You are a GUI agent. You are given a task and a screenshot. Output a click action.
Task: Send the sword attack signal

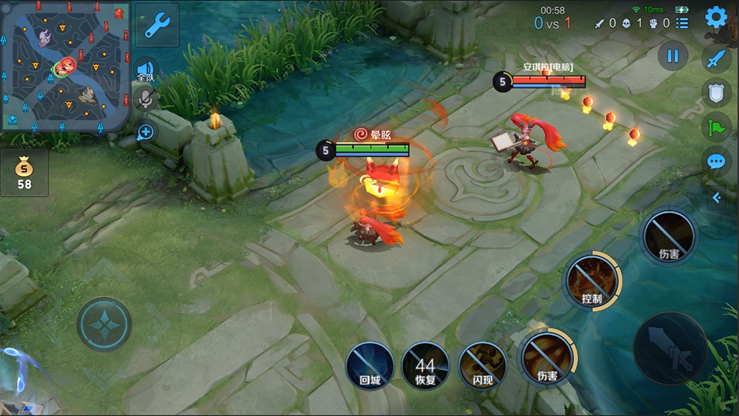716,59
